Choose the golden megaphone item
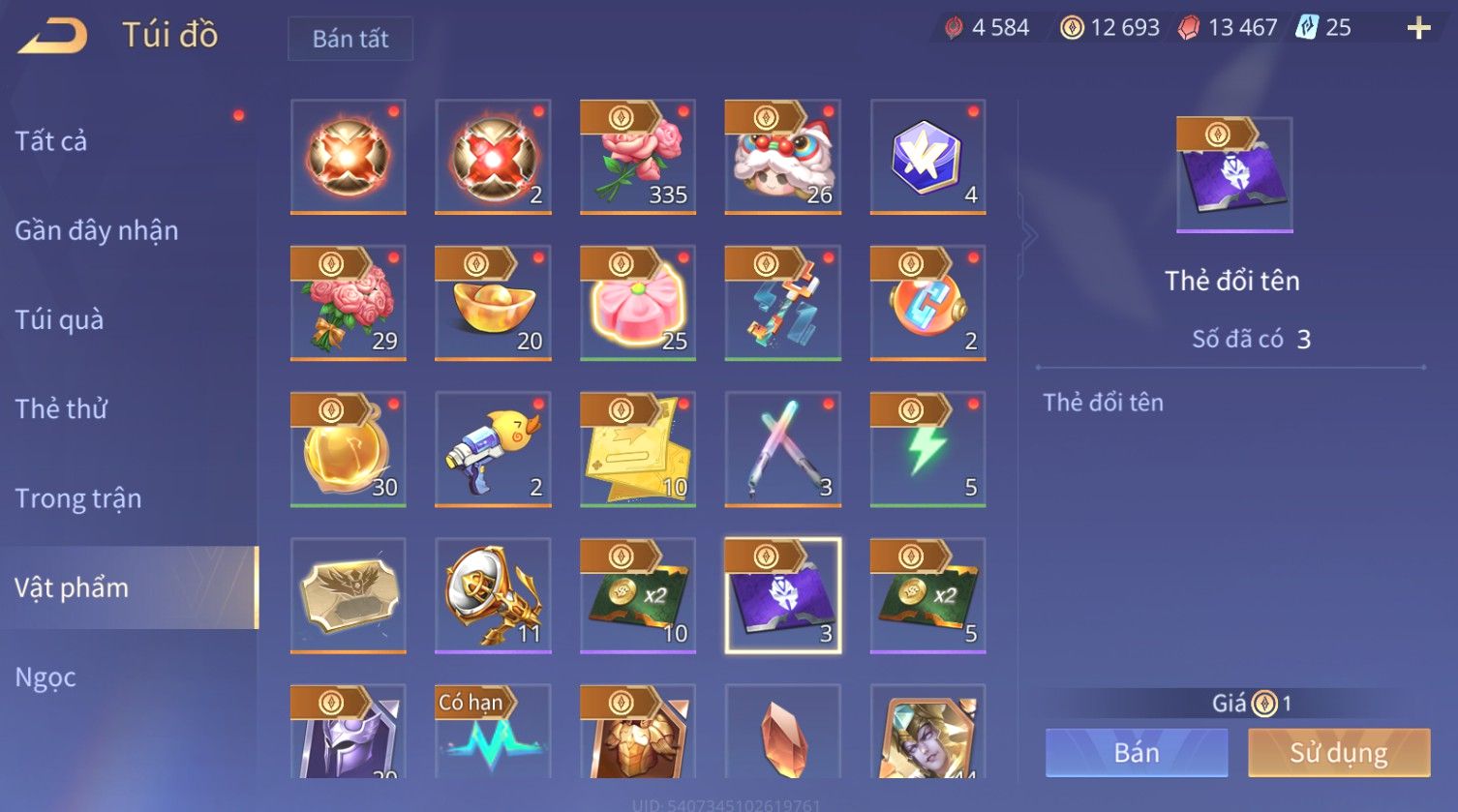Viewport: 1458px width, 812px height. (x=493, y=595)
